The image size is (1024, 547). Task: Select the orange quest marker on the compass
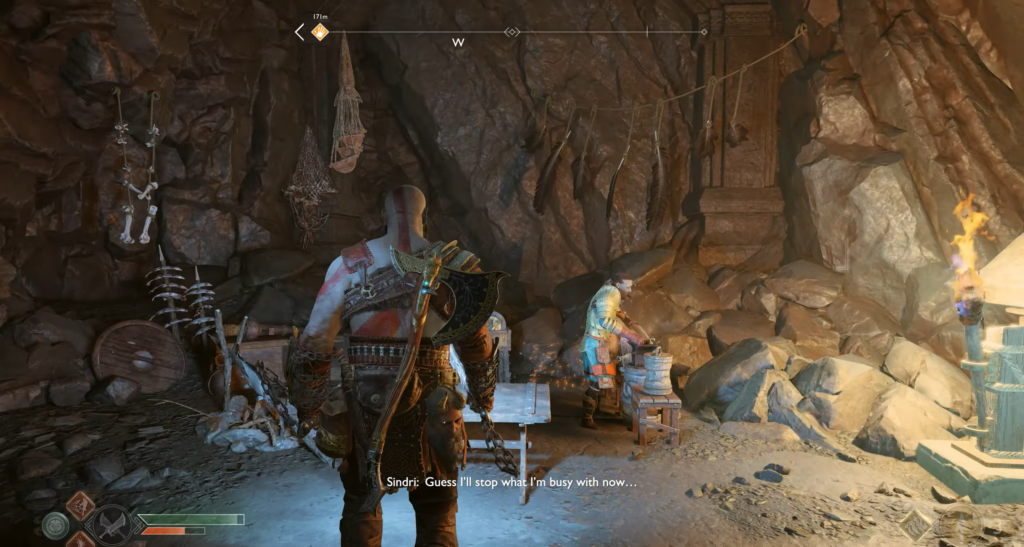319,33
